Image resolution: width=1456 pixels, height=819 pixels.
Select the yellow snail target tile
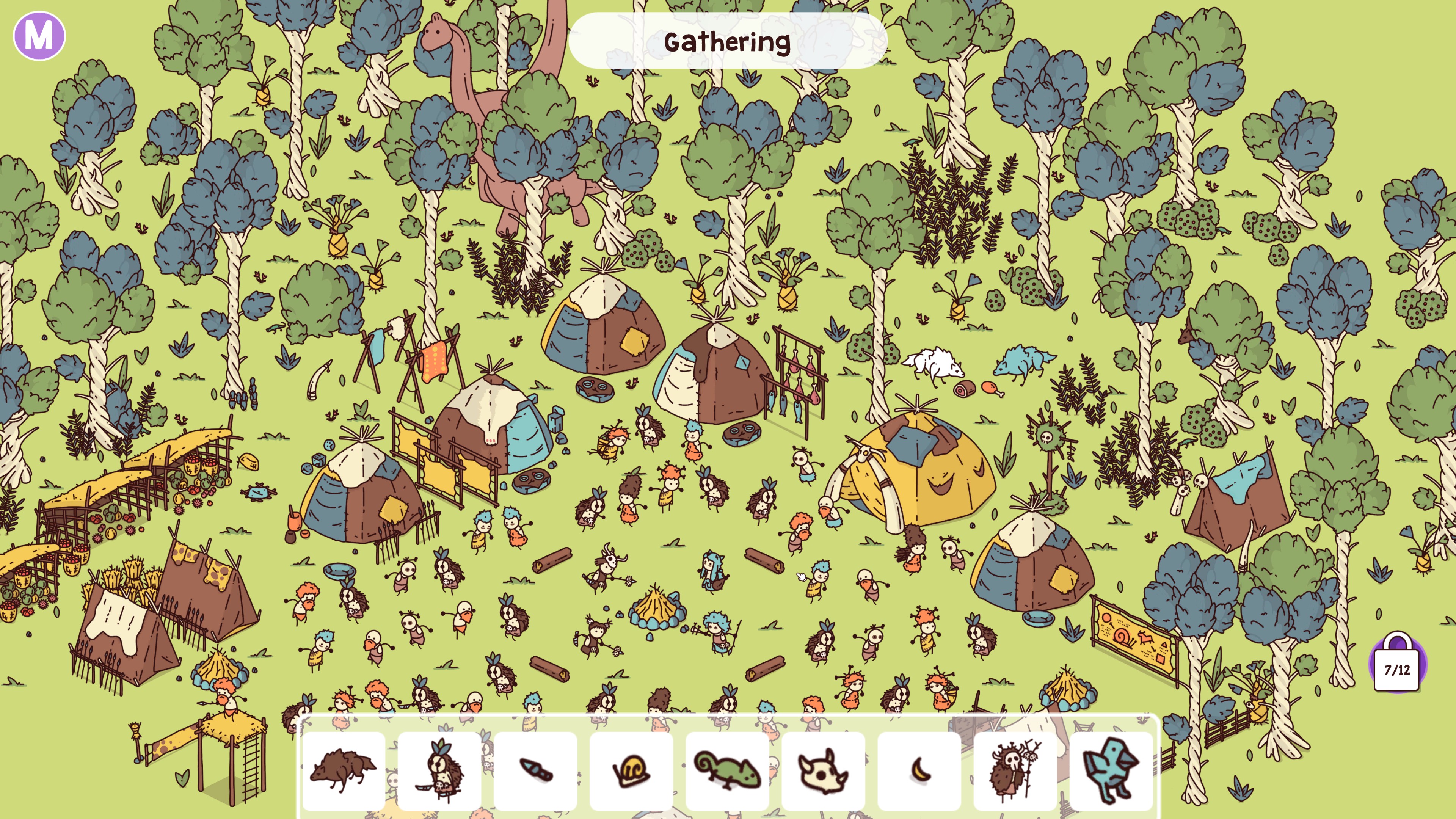click(x=631, y=770)
